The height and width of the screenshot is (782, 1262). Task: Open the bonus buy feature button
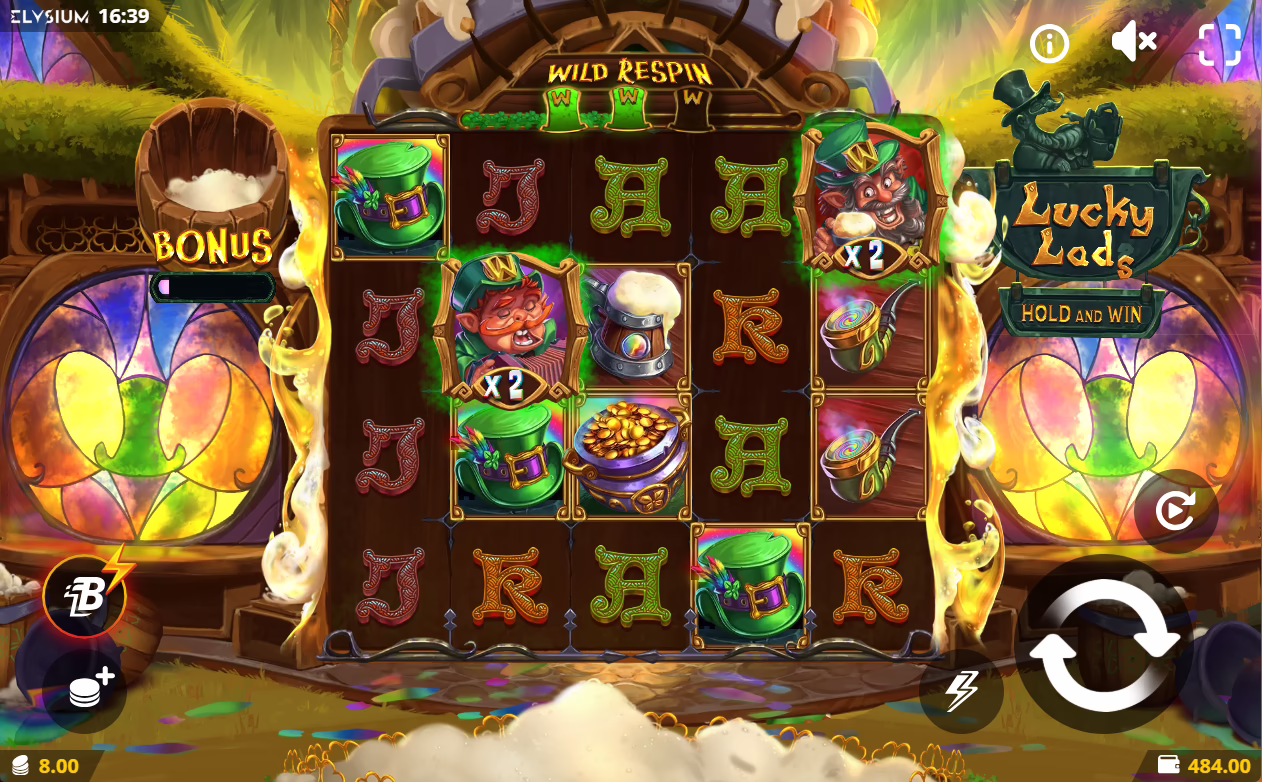[85, 596]
